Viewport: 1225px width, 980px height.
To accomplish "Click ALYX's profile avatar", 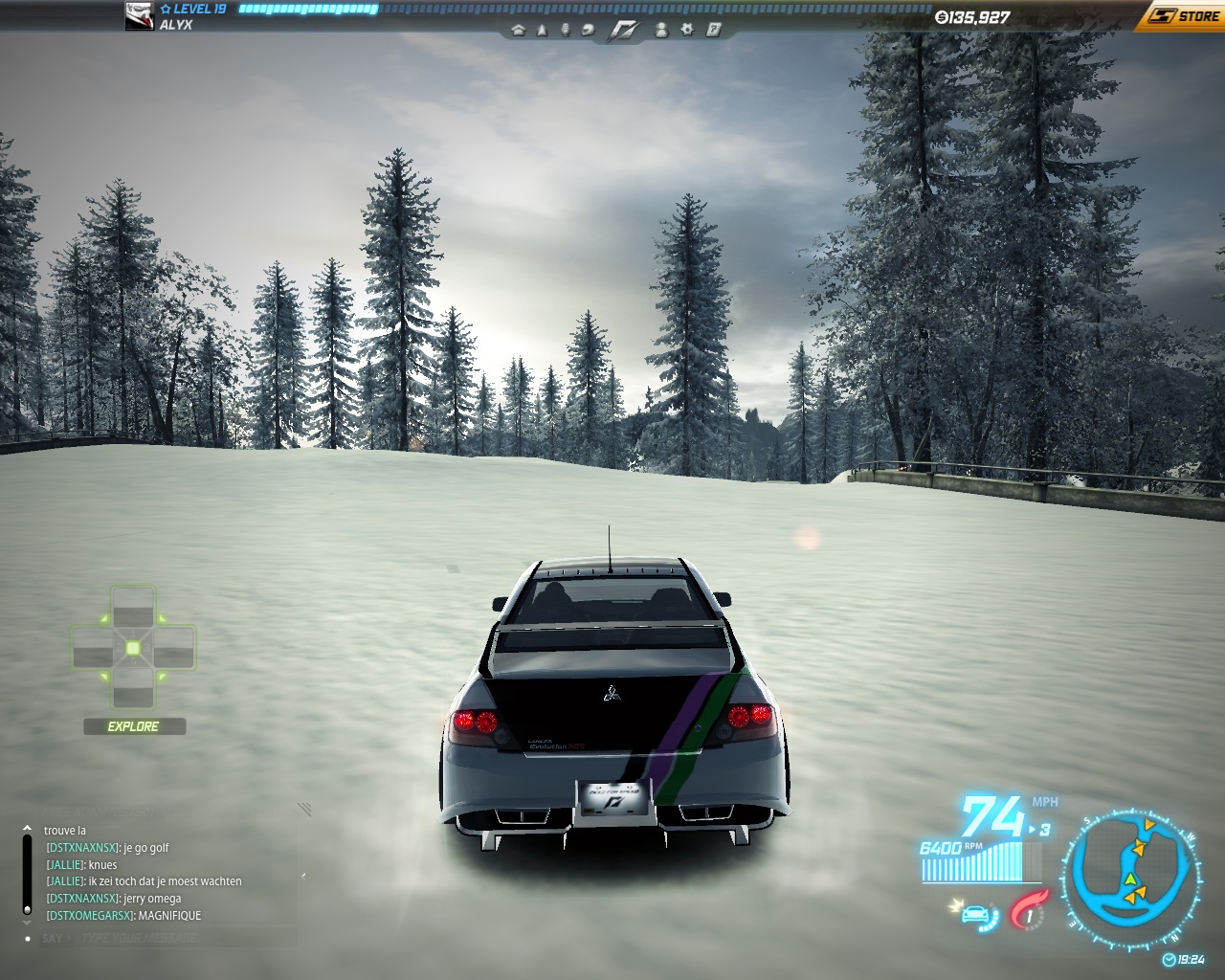I will (139, 15).
